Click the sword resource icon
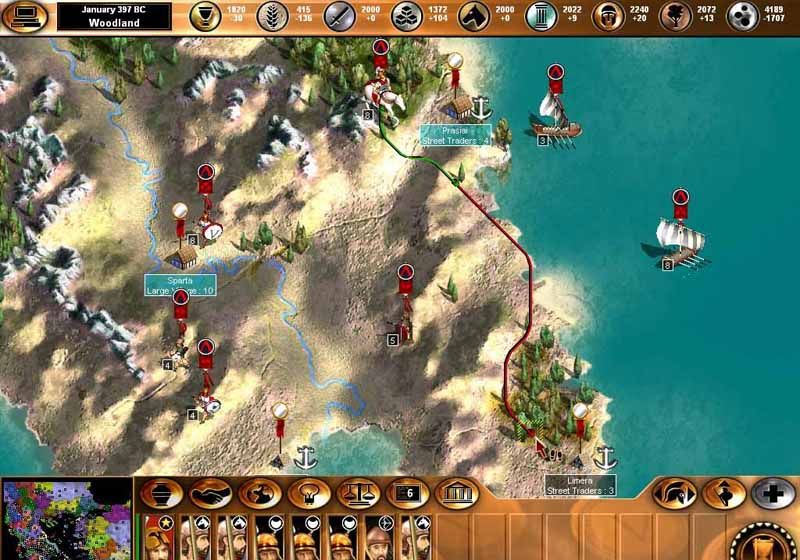 pos(340,16)
